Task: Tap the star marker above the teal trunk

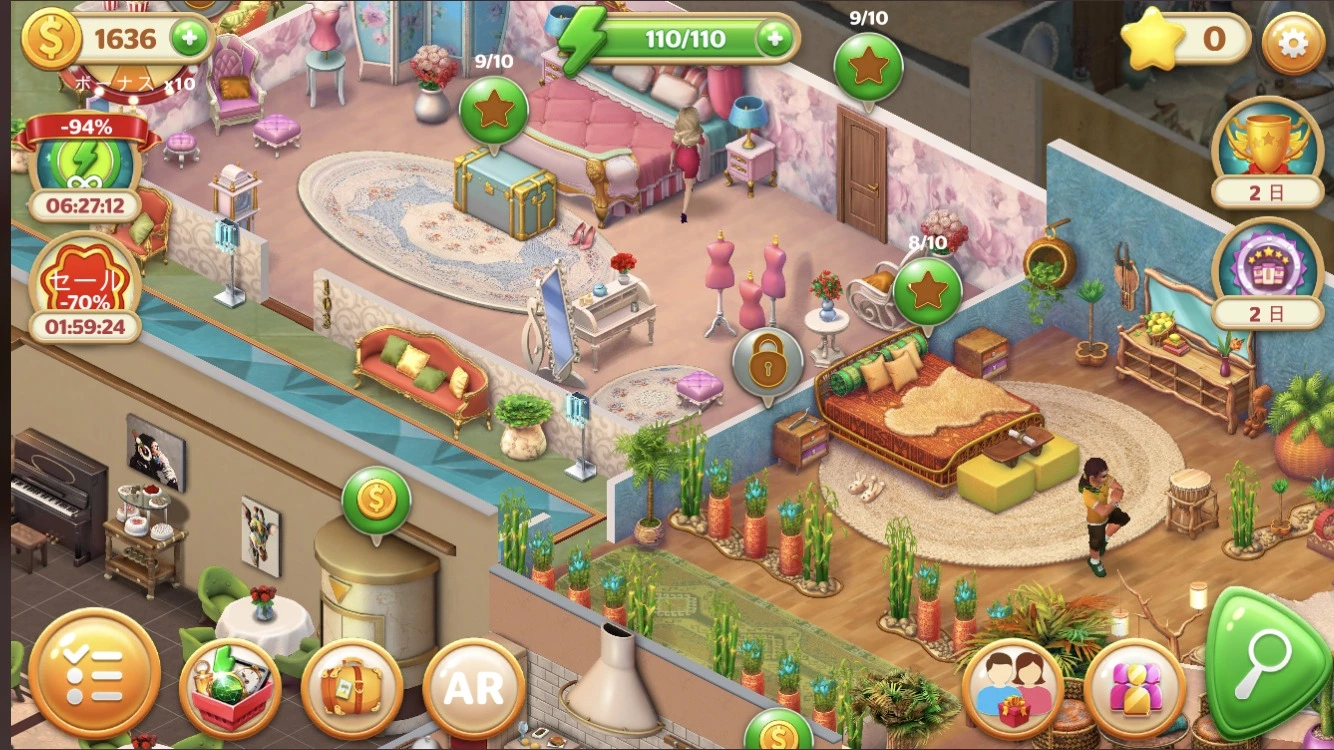Action: click(493, 110)
